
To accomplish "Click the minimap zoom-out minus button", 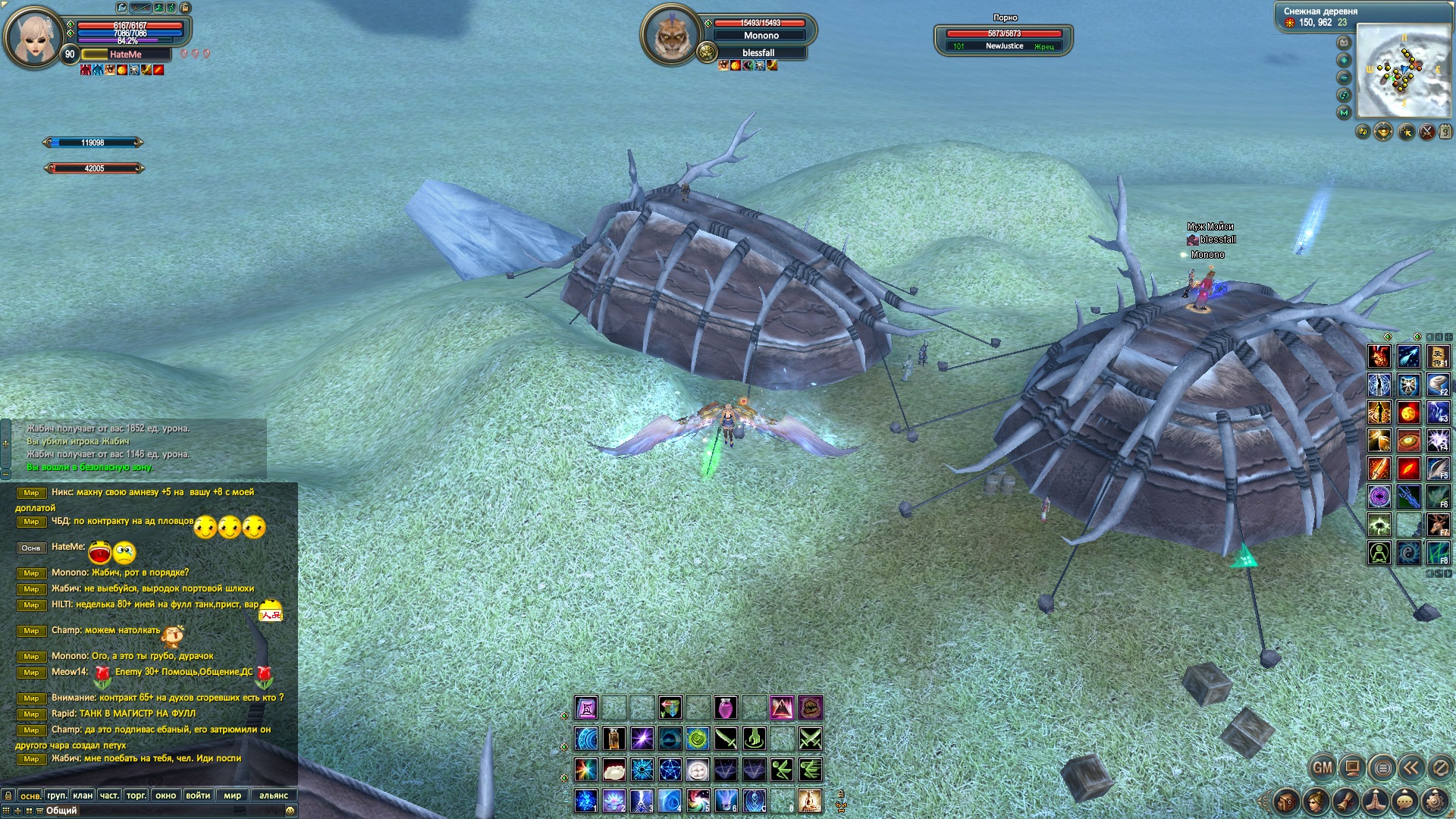I will 1345,77.
